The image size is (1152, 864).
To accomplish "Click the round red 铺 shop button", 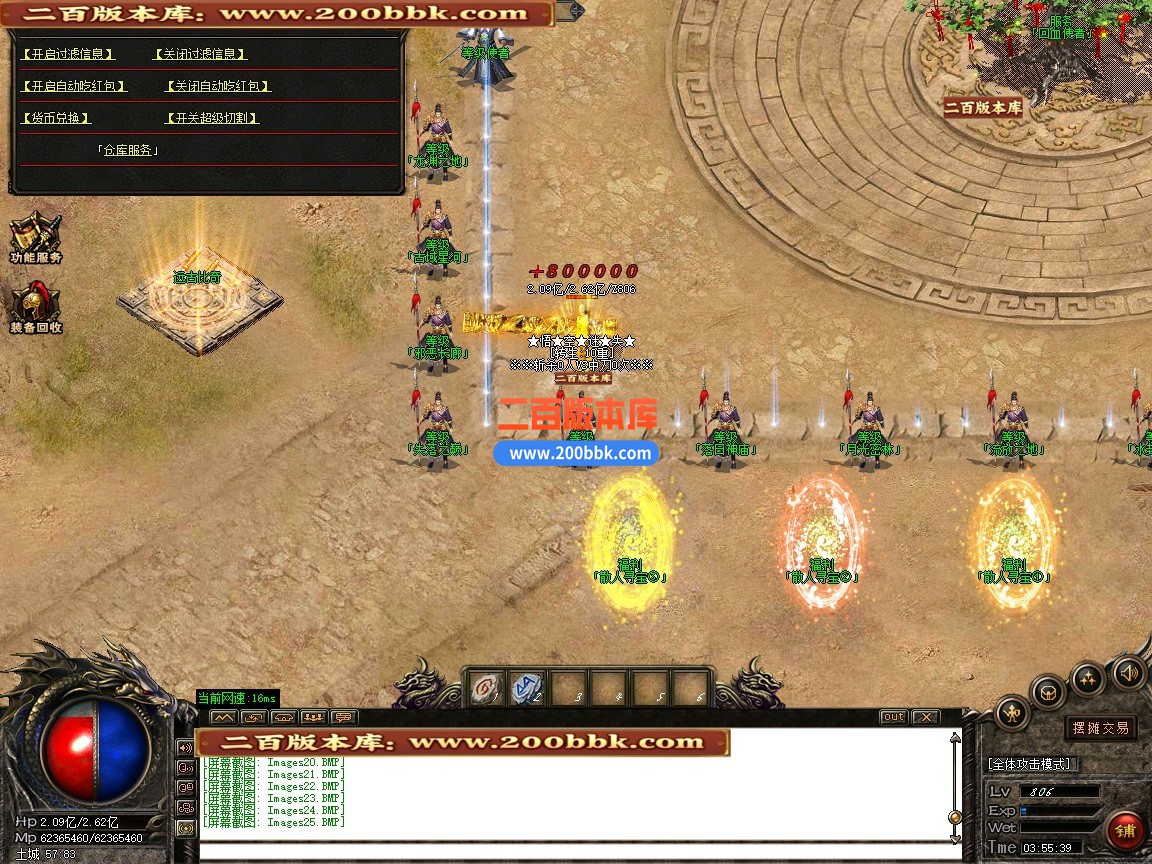I will (x=1125, y=831).
